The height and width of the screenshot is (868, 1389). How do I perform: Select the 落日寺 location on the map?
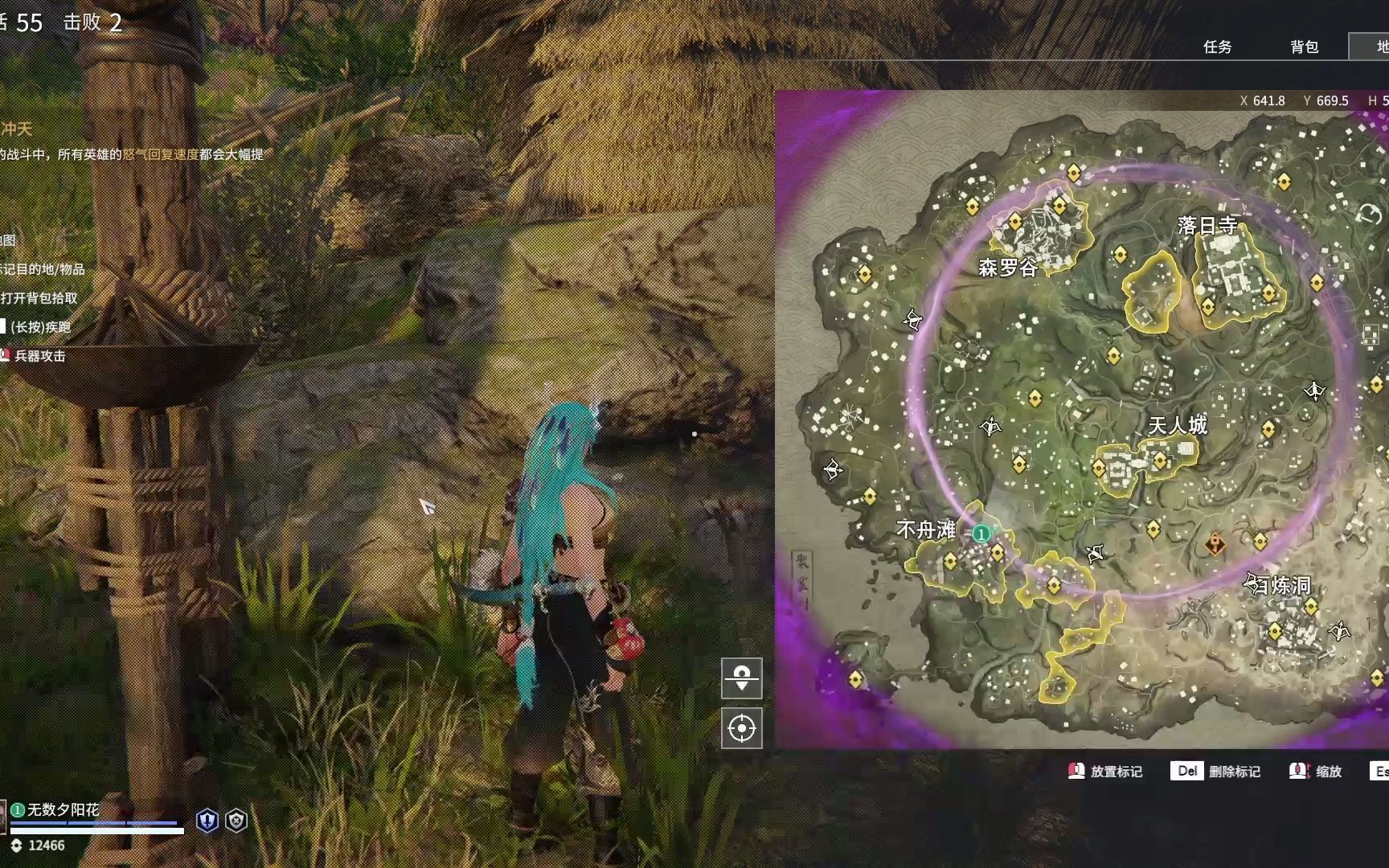(x=1207, y=226)
